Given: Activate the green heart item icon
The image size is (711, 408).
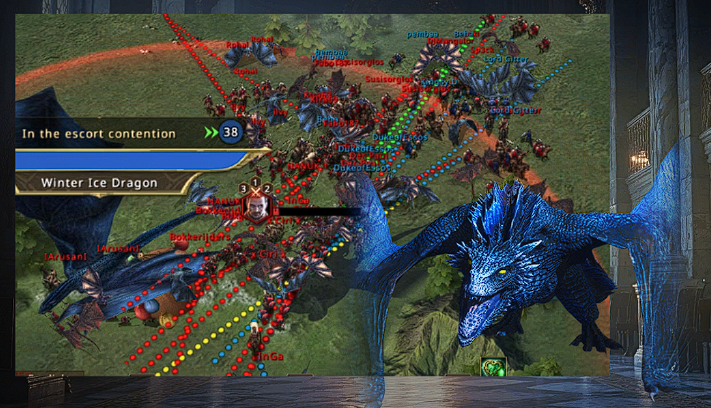Looking at the screenshot, I should 492,367.
